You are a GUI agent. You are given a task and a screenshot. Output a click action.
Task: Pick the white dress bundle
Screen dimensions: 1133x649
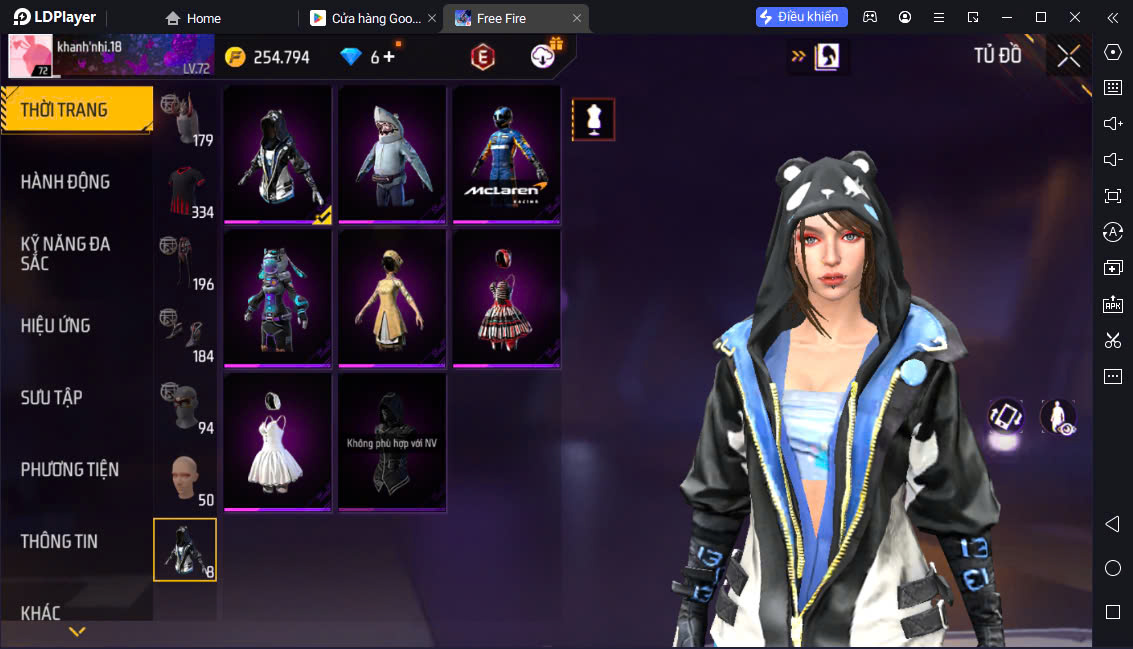coord(278,442)
